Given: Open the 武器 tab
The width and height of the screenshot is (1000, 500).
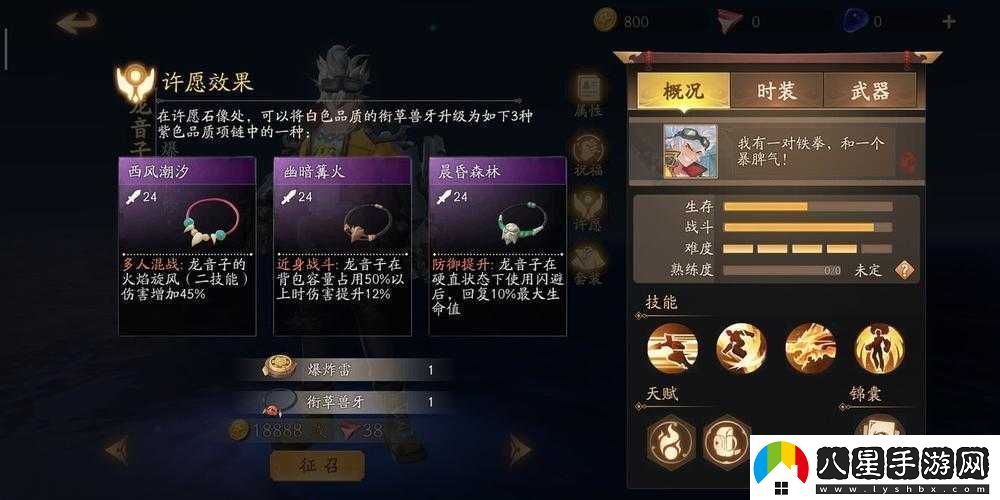Looking at the screenshot, I should (x=868, y=91).
